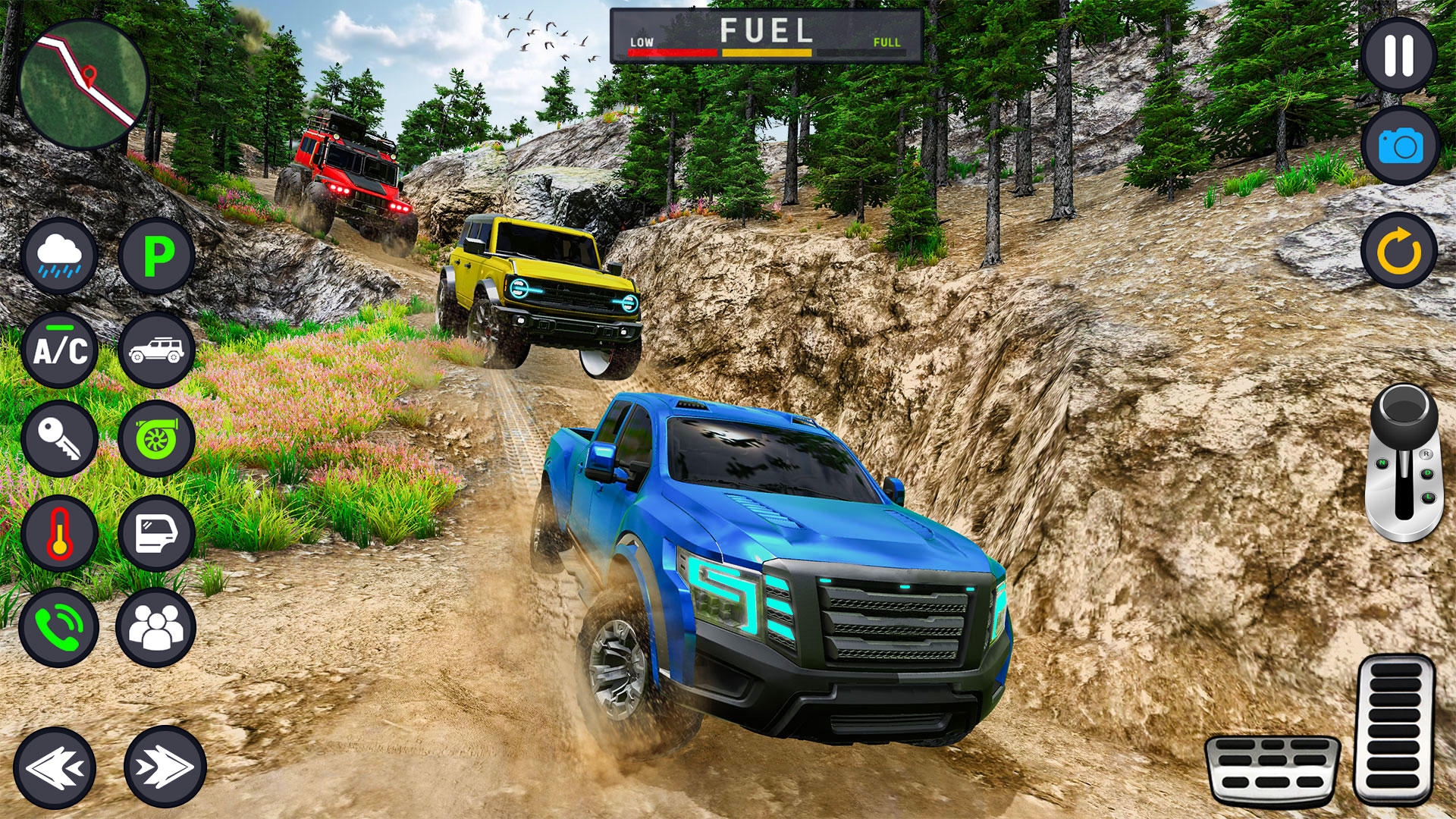Take a screenshot with the camera button
Screen dimensions: 1456x819
(x=1398, y=146)
